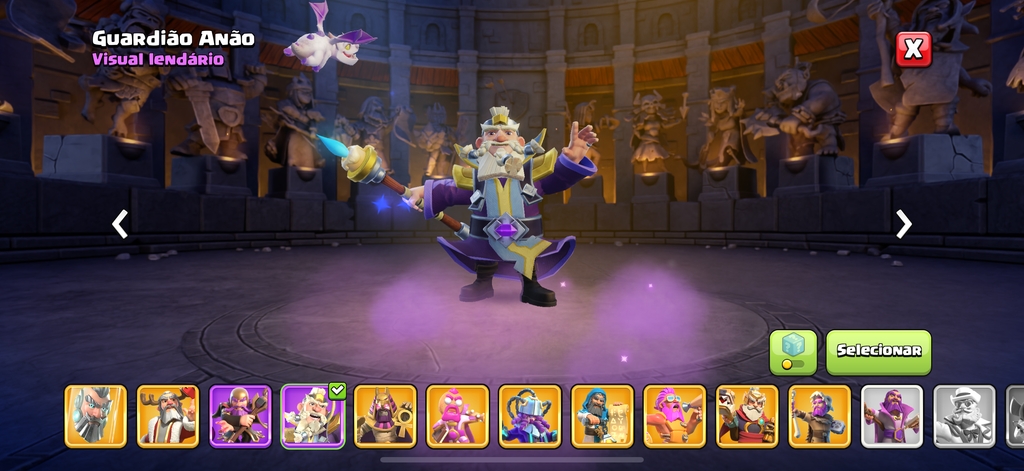The width and height of the screenshot is (1024, 471).
Task: Select the grey-bearded stone face skin thumbnail
Action: coord(96,416)
